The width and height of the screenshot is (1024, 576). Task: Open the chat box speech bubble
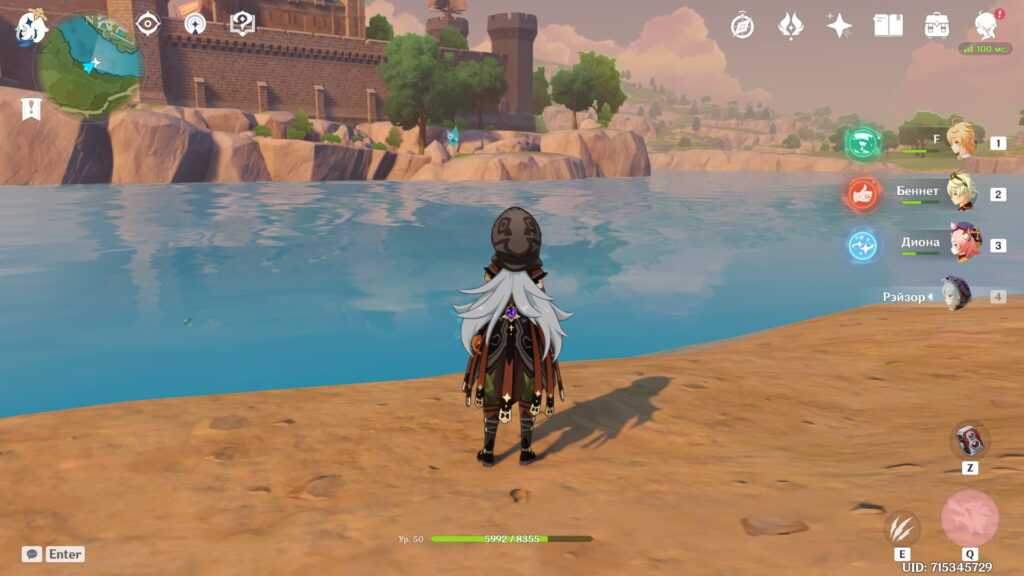point(32,554)
